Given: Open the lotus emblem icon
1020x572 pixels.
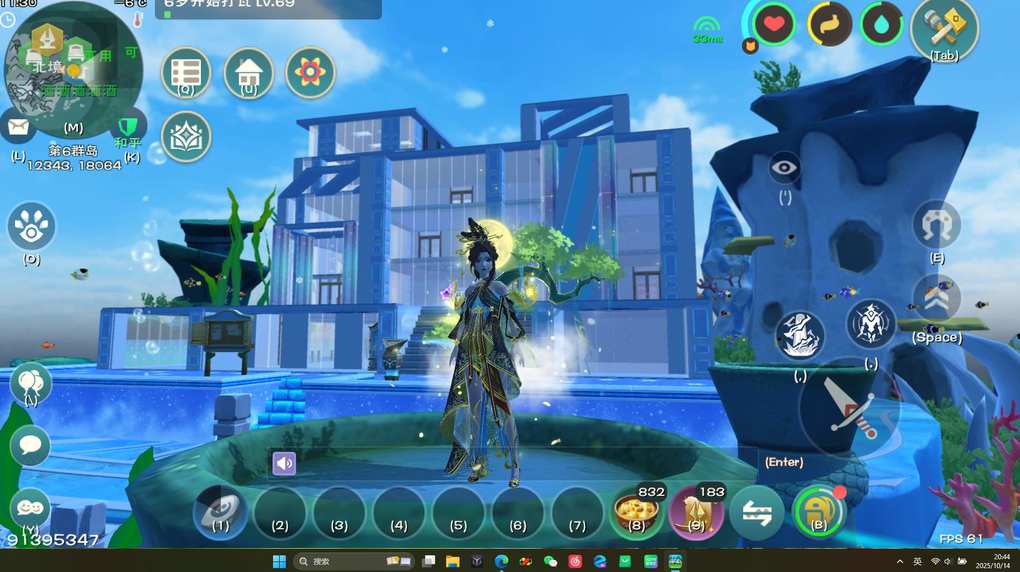Looking at the screenshot, I should [x=186, y=136].
